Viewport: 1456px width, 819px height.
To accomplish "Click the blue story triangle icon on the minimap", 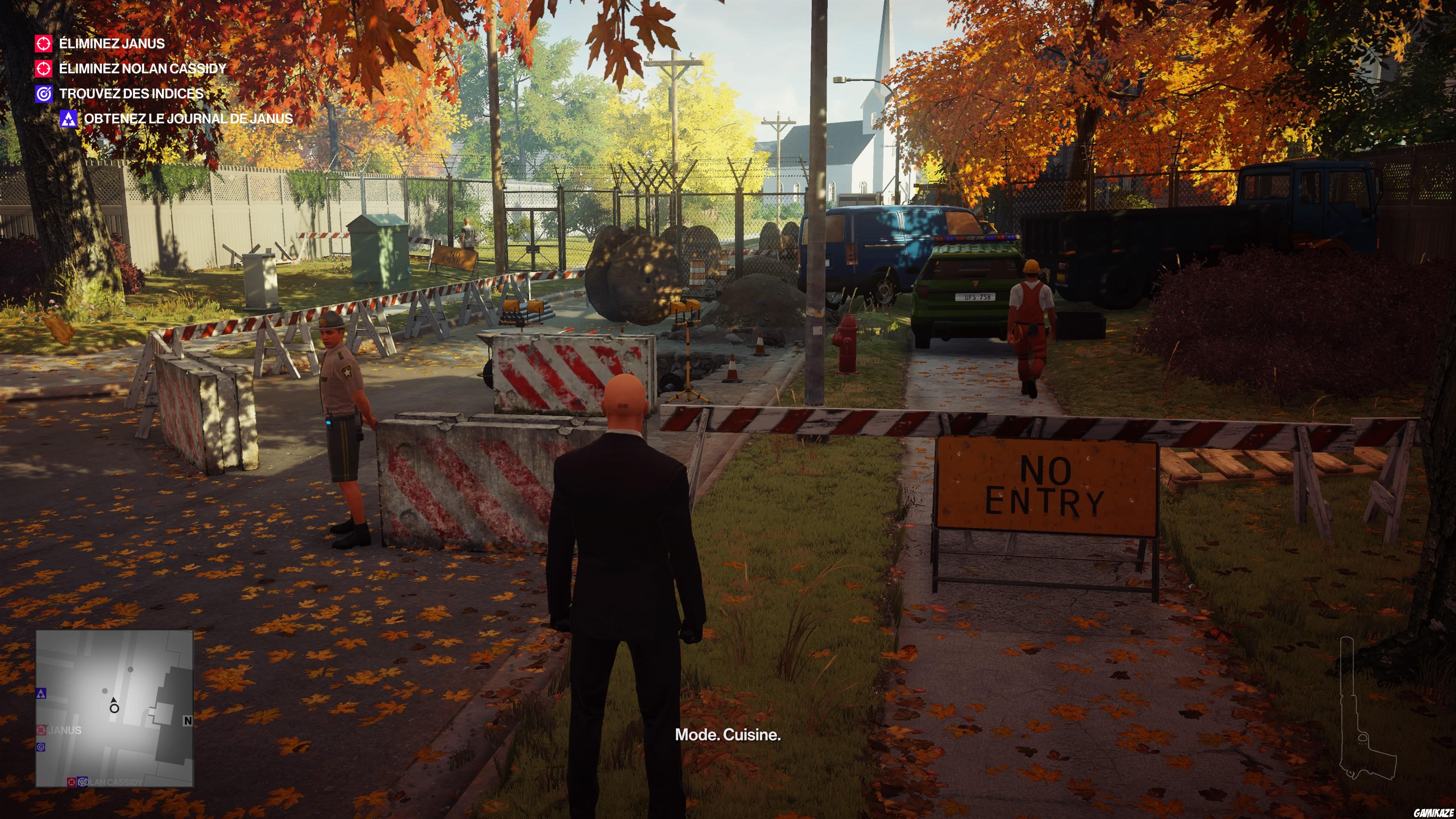I will coord(41,694).
